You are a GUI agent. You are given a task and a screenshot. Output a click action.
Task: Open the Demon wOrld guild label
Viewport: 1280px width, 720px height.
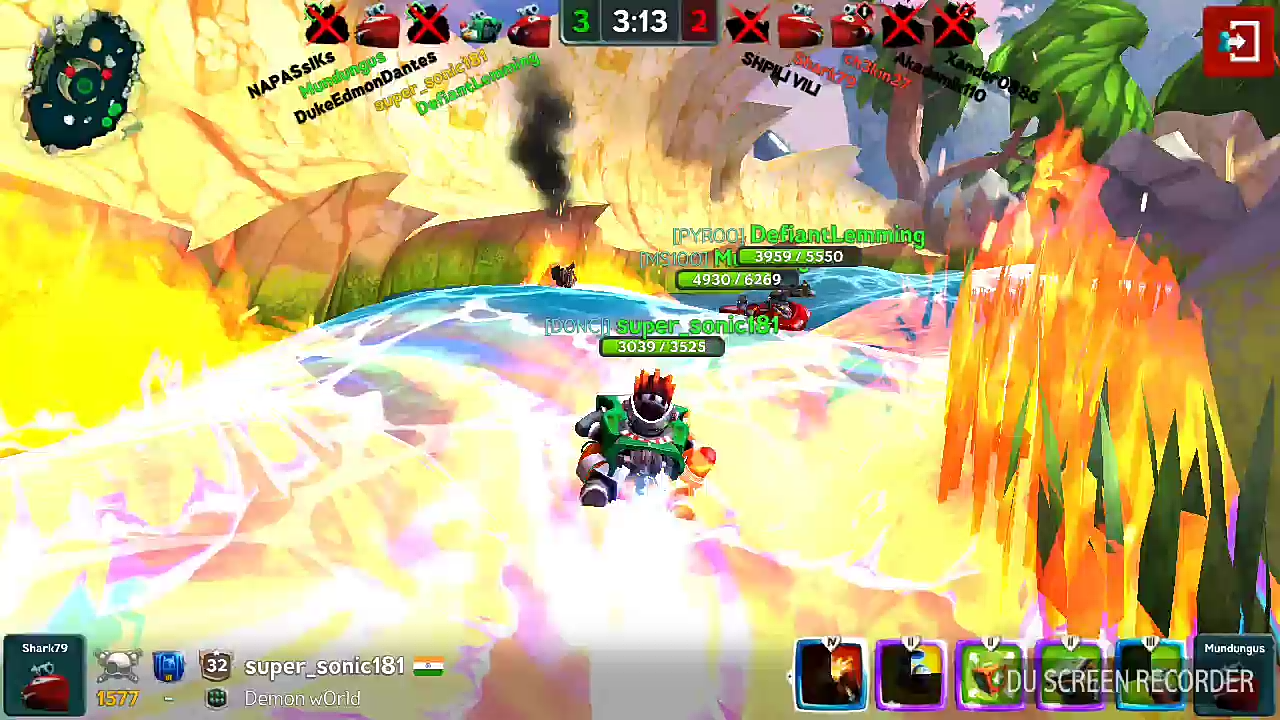coord(301,699)
